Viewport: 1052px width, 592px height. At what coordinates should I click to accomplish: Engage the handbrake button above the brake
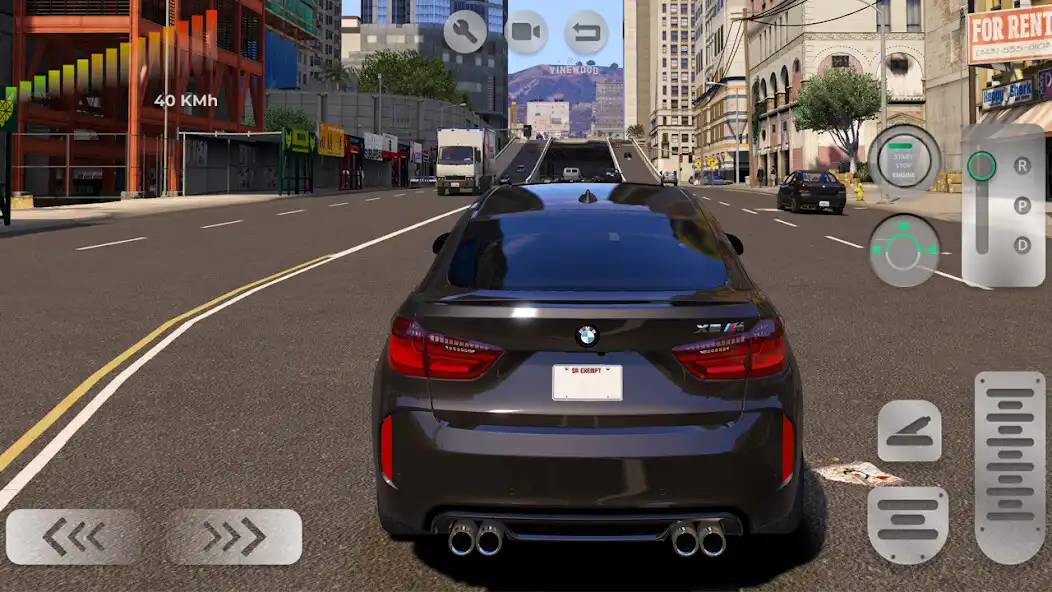[x=909, y=431]
